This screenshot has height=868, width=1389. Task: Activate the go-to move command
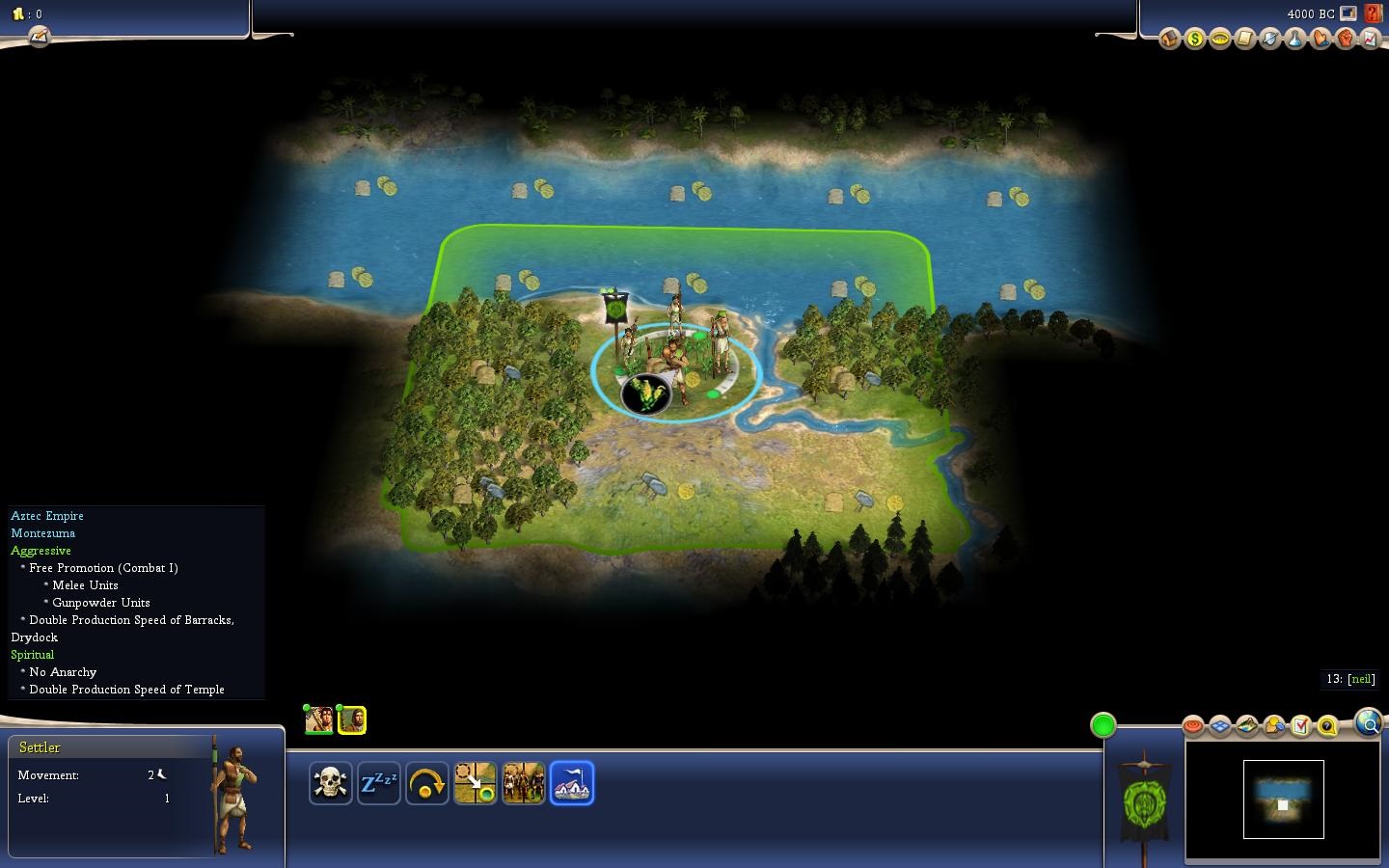[x=475, y=782]
